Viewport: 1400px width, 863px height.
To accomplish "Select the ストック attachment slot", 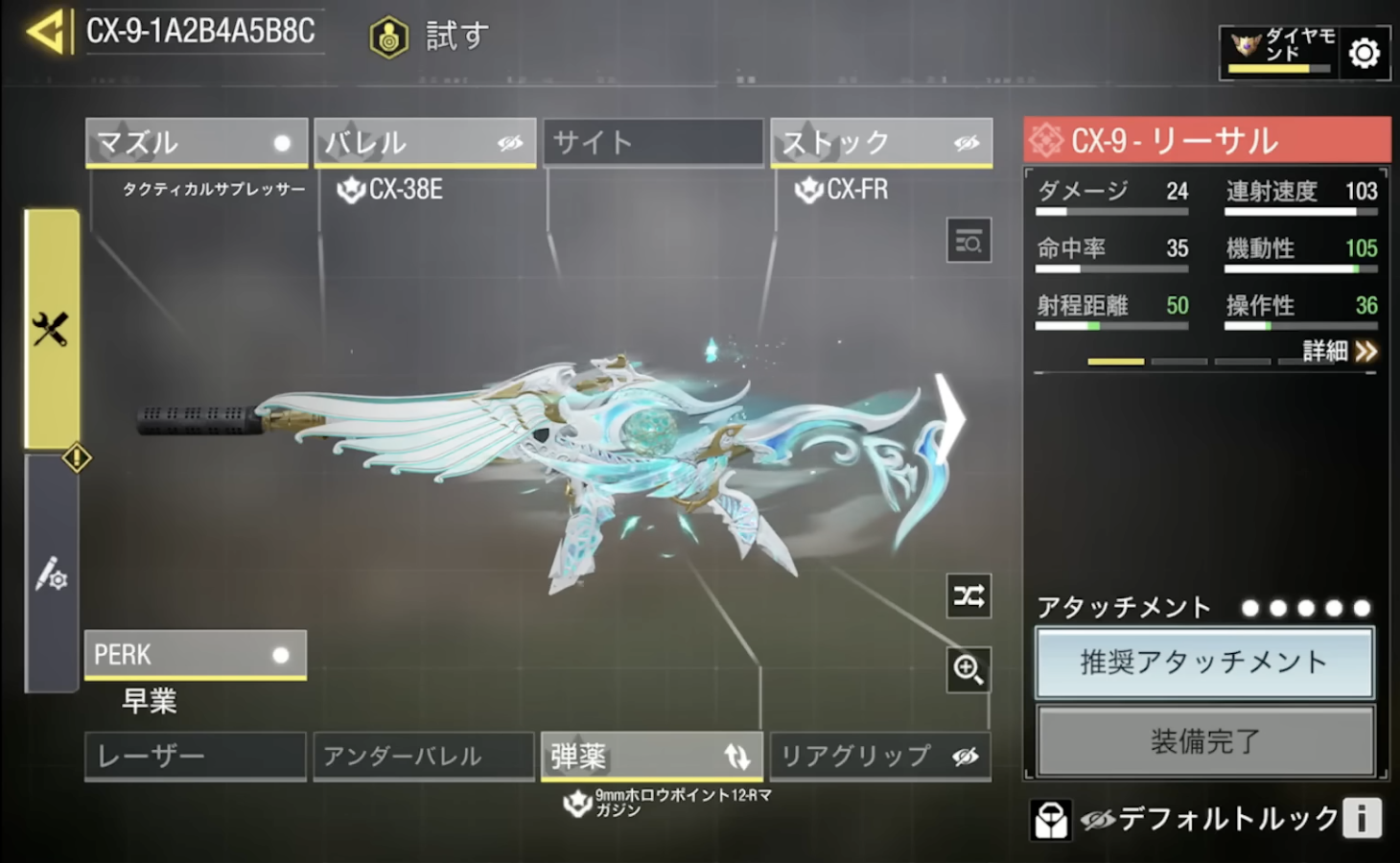I will click(x=880, y=143).
